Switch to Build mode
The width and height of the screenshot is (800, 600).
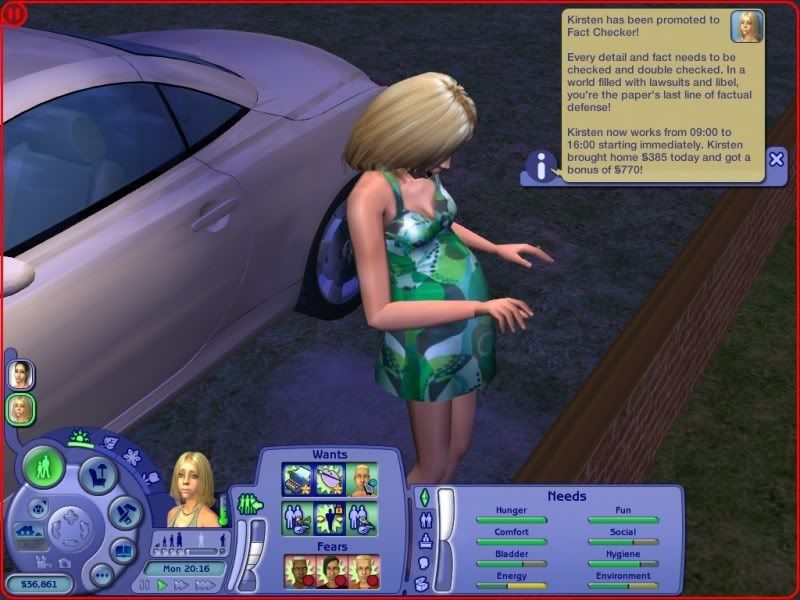click(x=124, y=512)
